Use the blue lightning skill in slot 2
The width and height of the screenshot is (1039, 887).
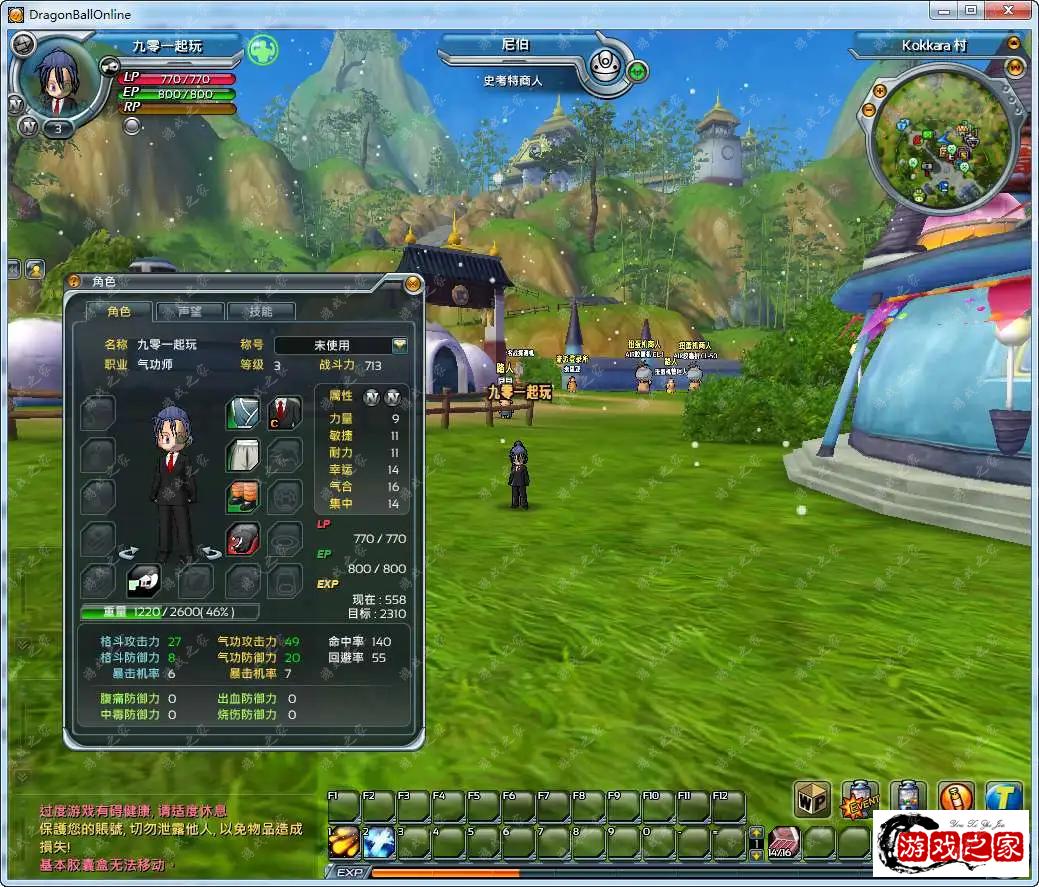click(x=379, y=842)
